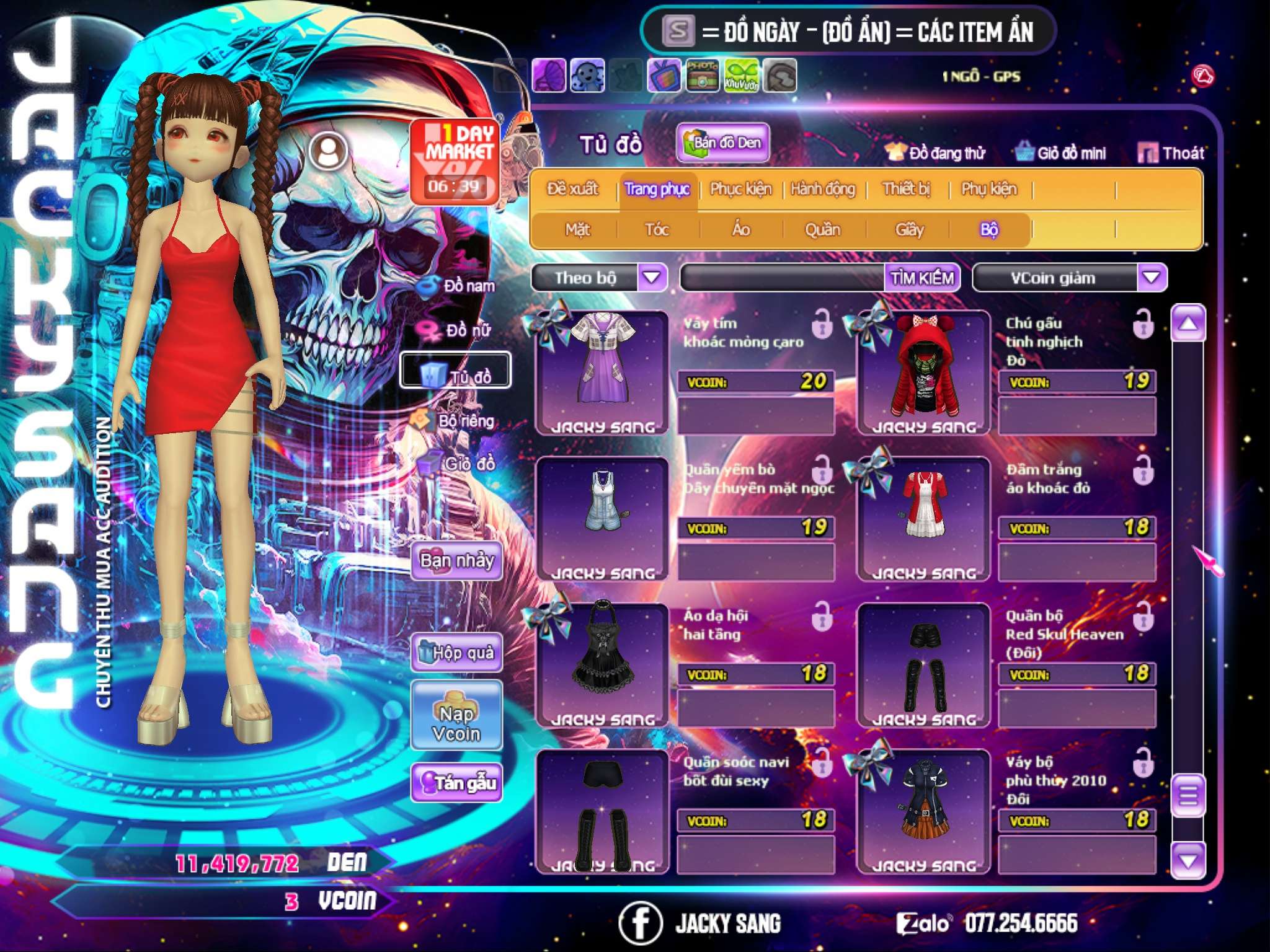Select the Tóc subcategory
This screenshot has width=1270, height=952.
tap(657, 230)
